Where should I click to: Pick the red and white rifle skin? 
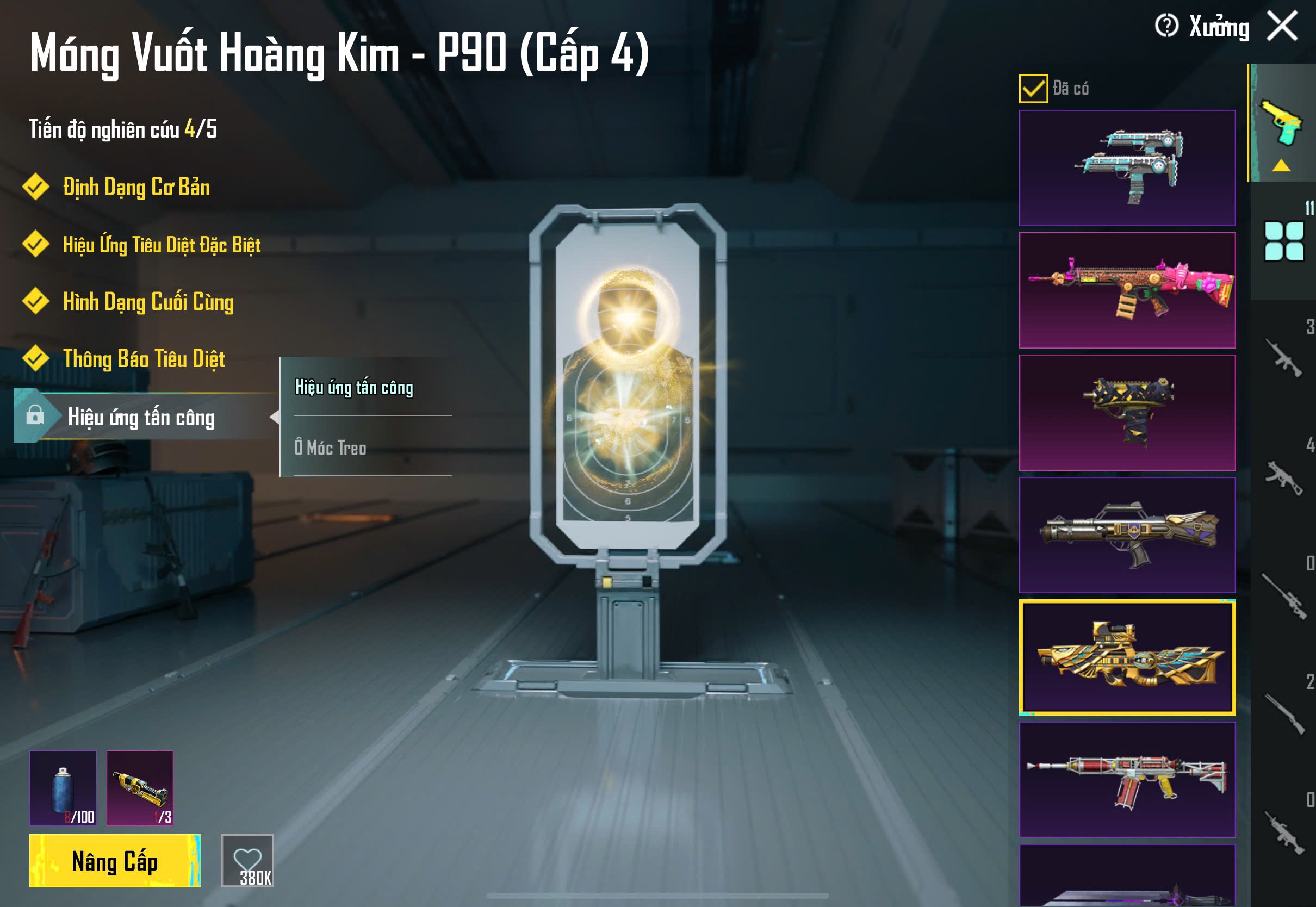coord(1127,780)
